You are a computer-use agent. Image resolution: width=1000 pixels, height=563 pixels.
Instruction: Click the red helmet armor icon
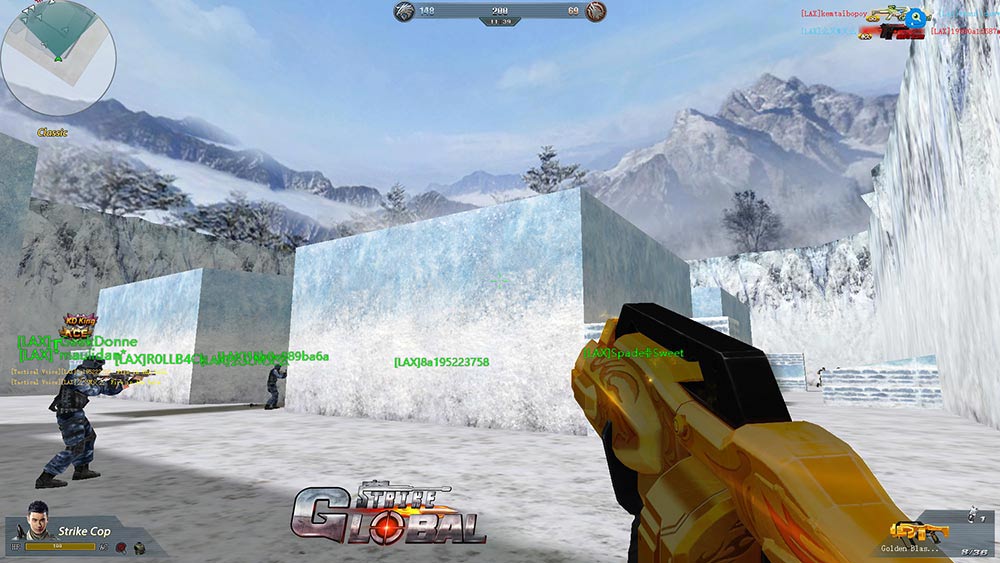tap(121, 547)
